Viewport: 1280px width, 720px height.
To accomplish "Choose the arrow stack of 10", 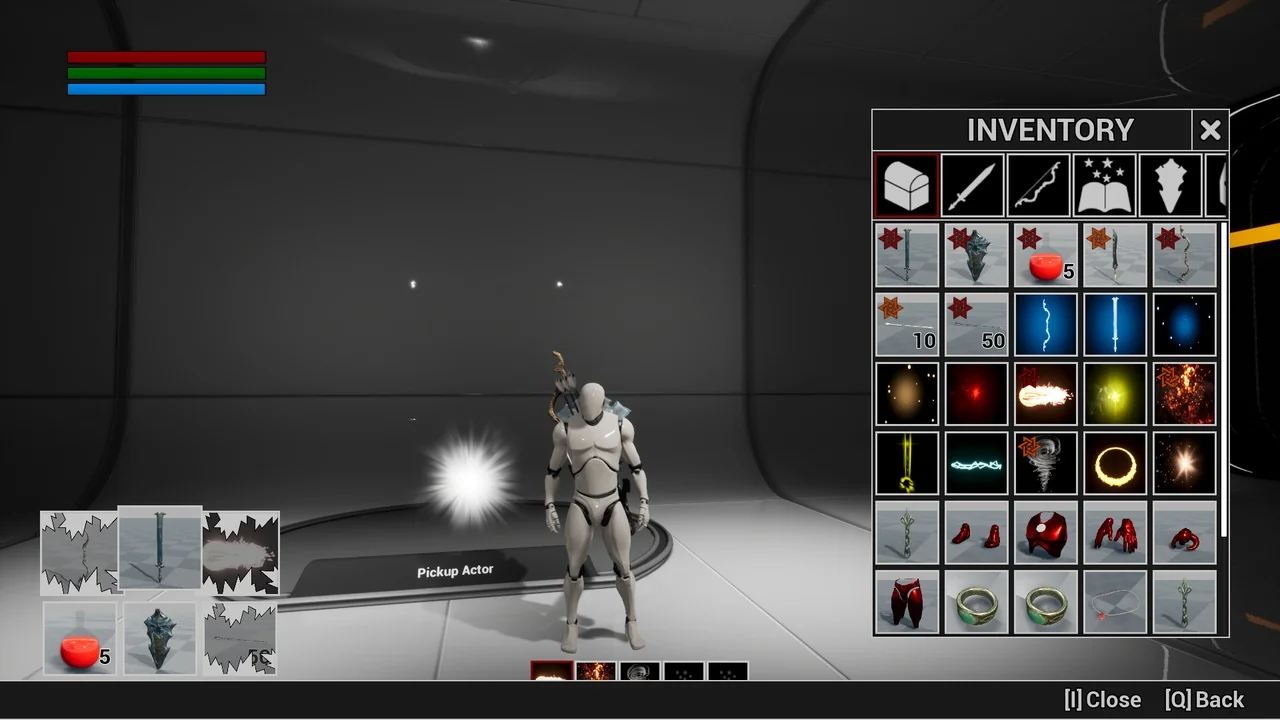I will (907, 325).
